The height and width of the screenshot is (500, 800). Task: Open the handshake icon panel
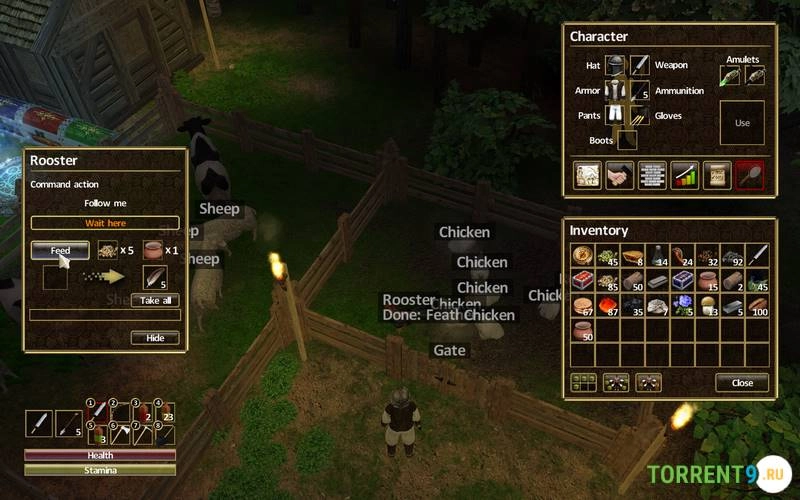[x=620, y=175]
